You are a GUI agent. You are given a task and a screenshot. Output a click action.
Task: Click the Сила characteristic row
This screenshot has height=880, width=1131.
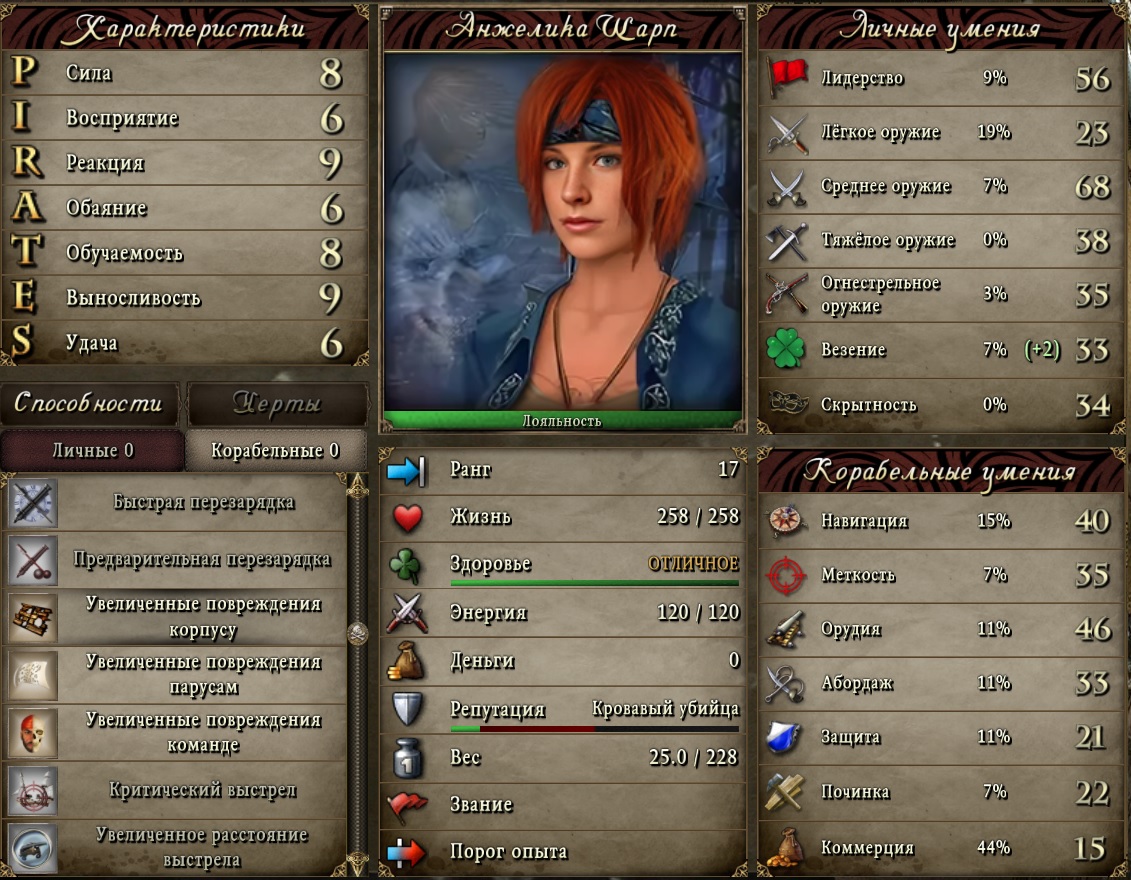(185, 73)
